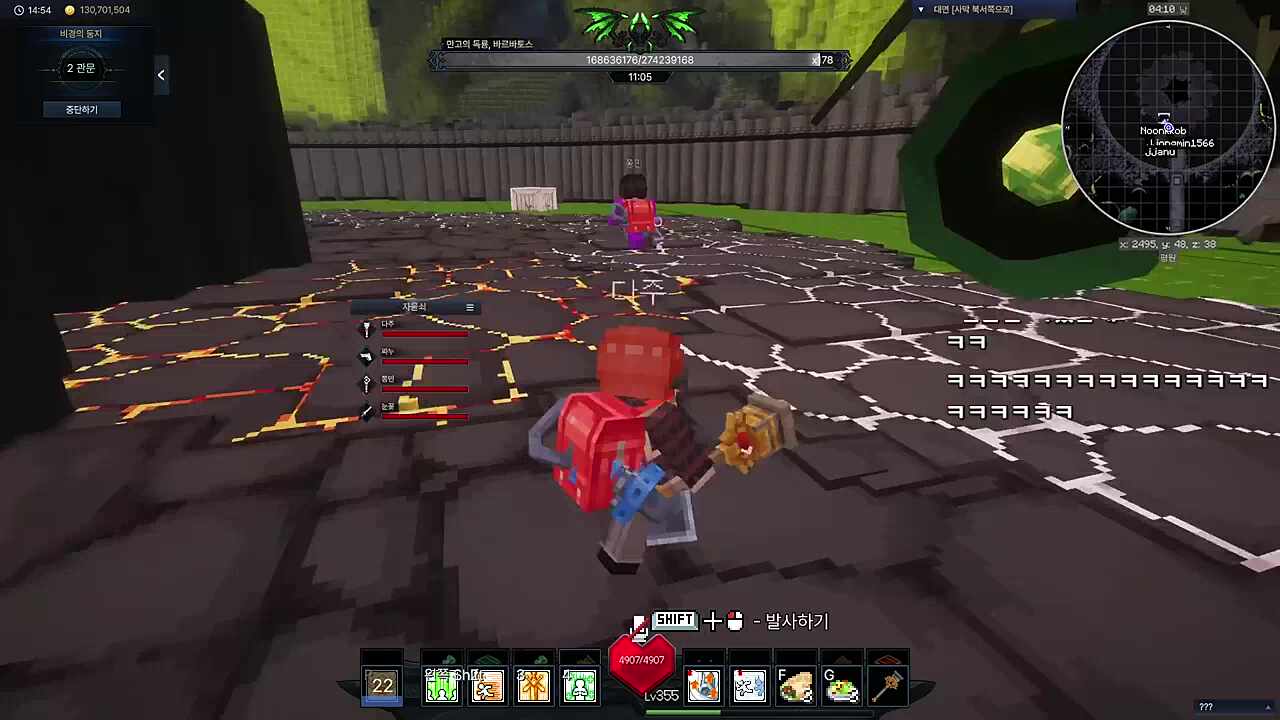Click the 중단하기 stop button
The width and height of the screenshot is (1280, 720).
(81, 109)
